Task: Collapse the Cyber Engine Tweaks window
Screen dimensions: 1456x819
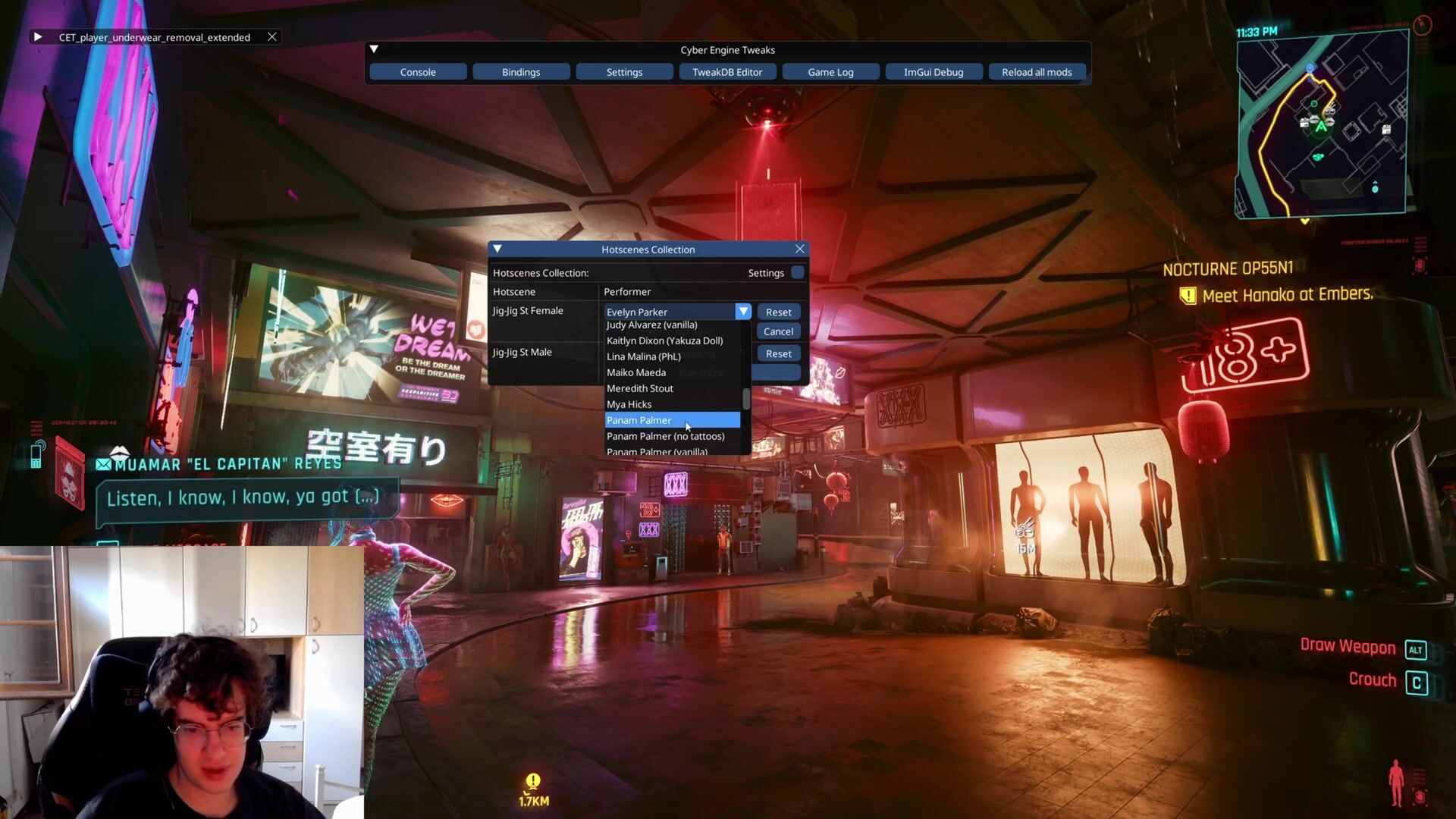Action: 374,49
